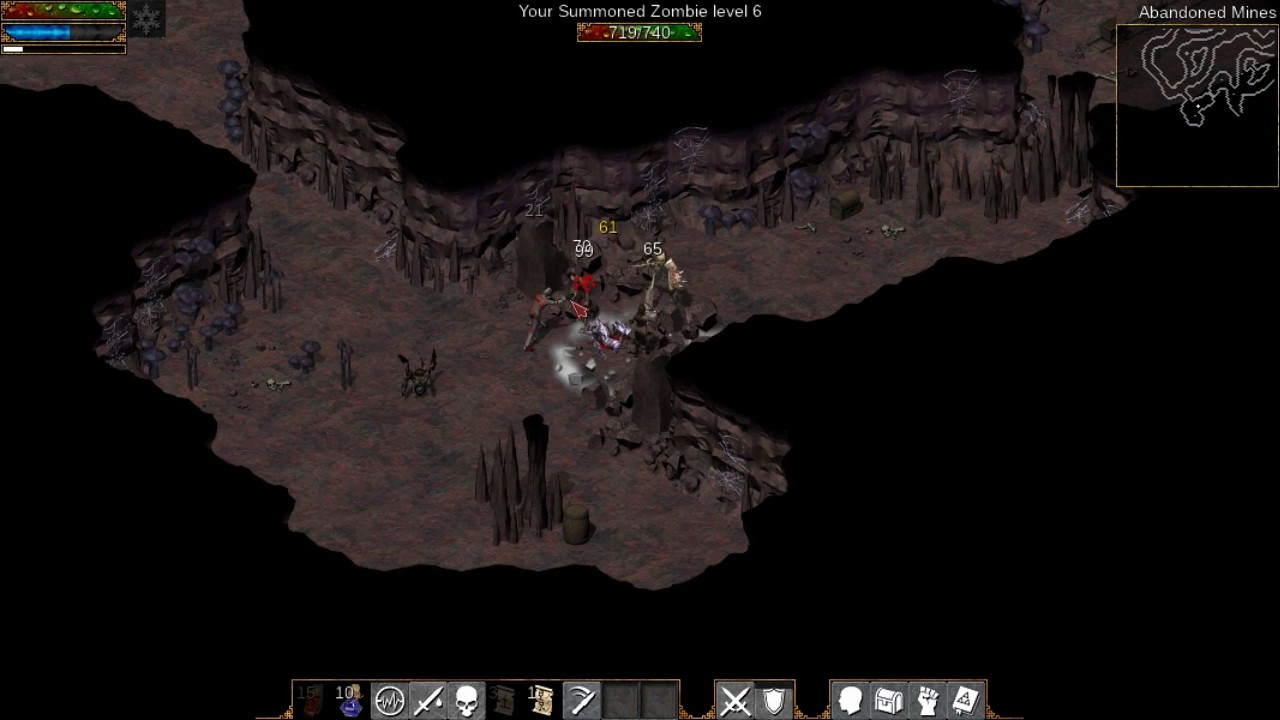Image resolution: width=1280 pixels, height=720 pixels.
Task: Click the Abandoned Mines minimap
Action: click(x=1197, y=105)
